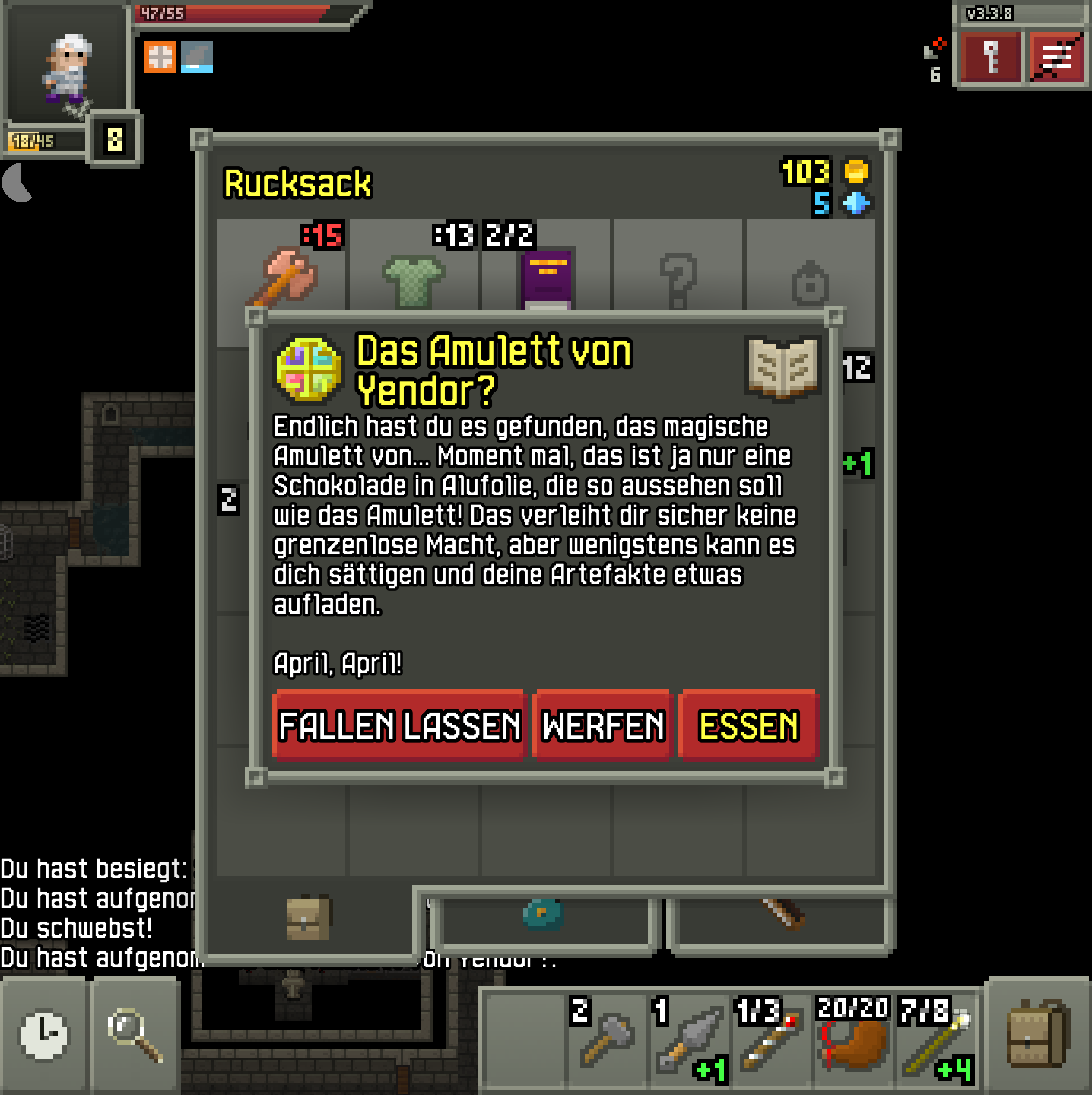Click the FALLEN LASSEN button
This screenshot has width=1092, height=1095.
tap(399, 725)
